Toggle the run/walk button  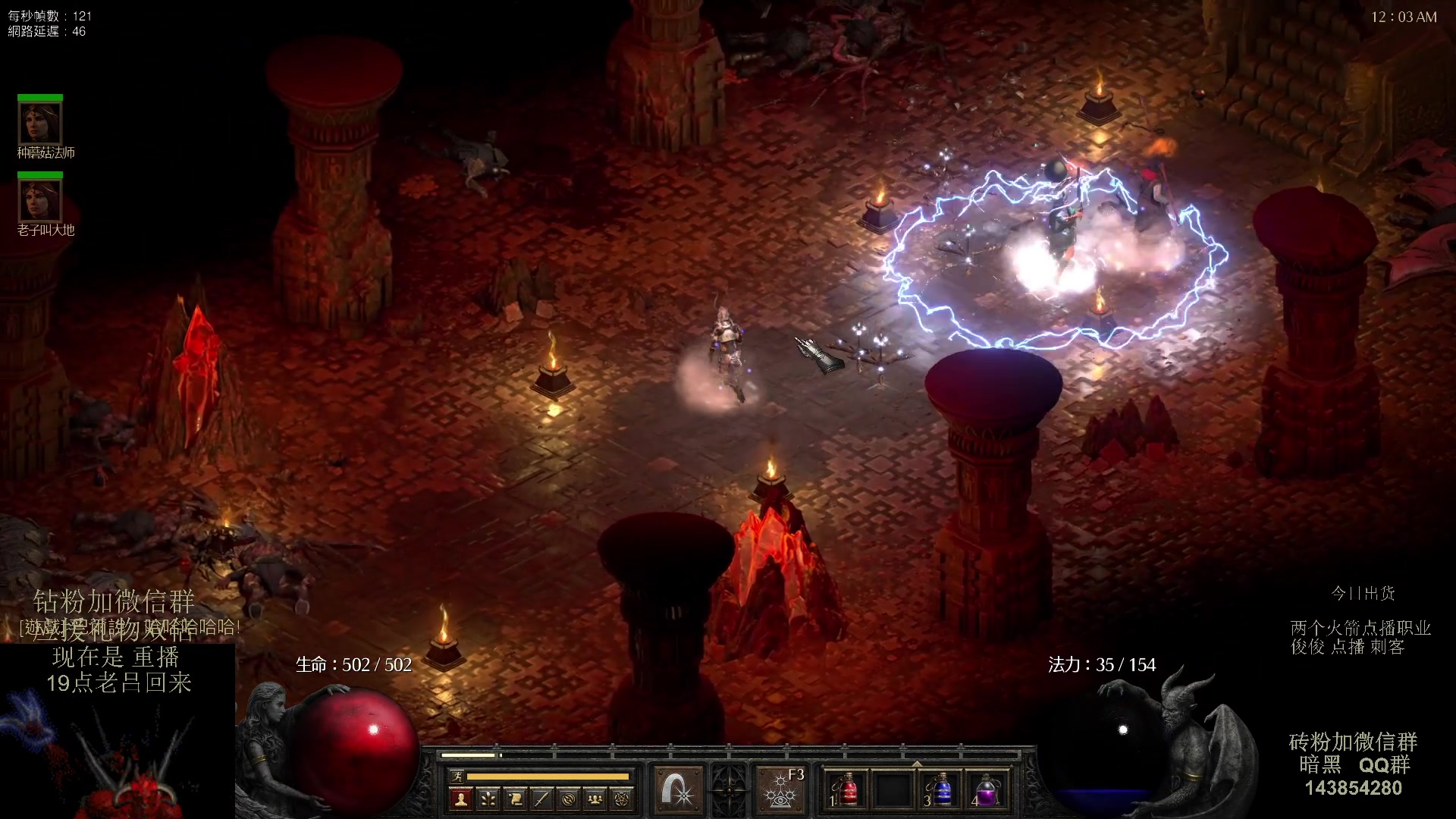coord(457,776)
